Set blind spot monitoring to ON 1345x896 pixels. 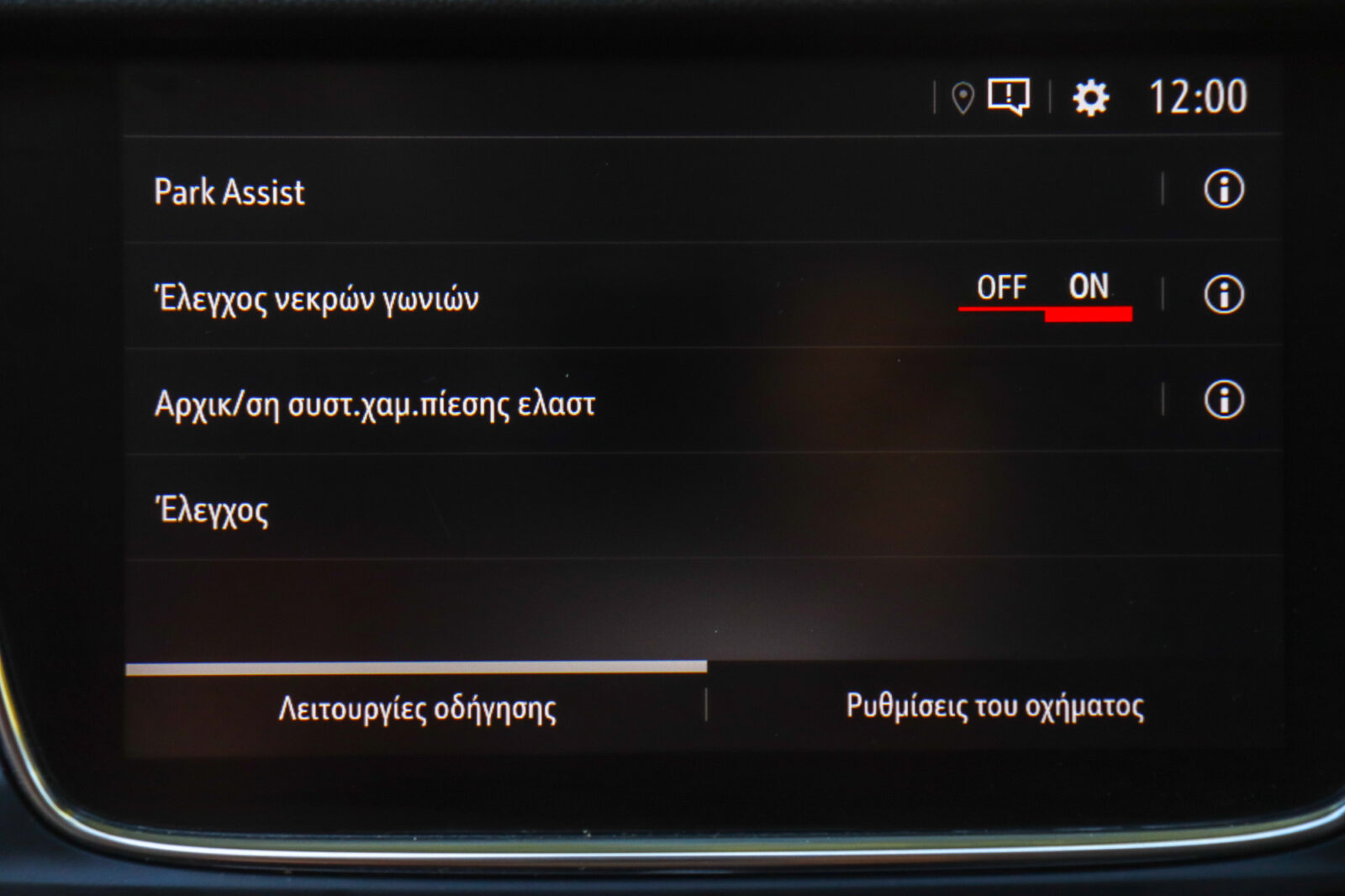tap(1089, 288)
